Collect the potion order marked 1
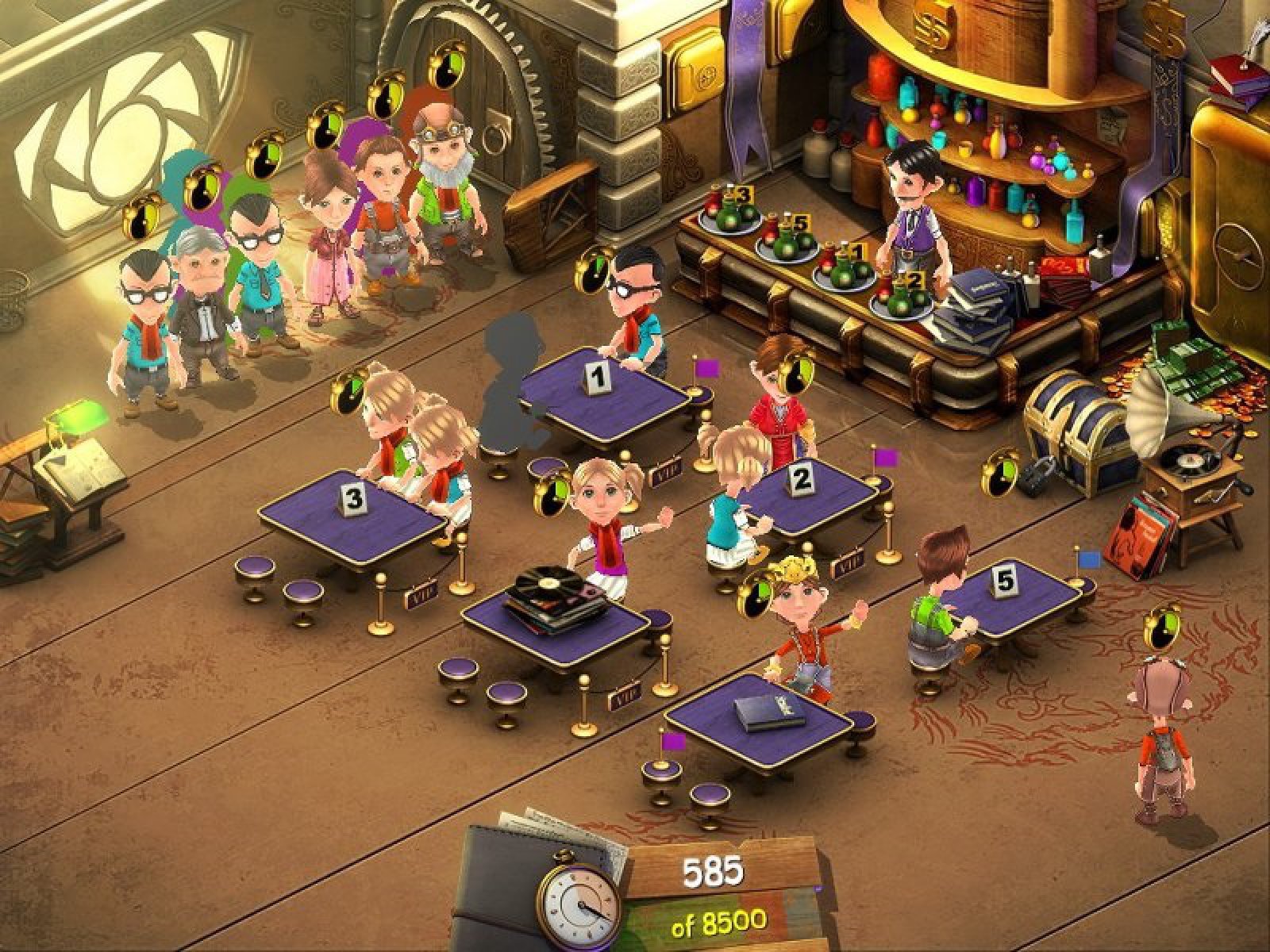The height and width of the screenshot is (952, 1270). [x=842, y=267]
